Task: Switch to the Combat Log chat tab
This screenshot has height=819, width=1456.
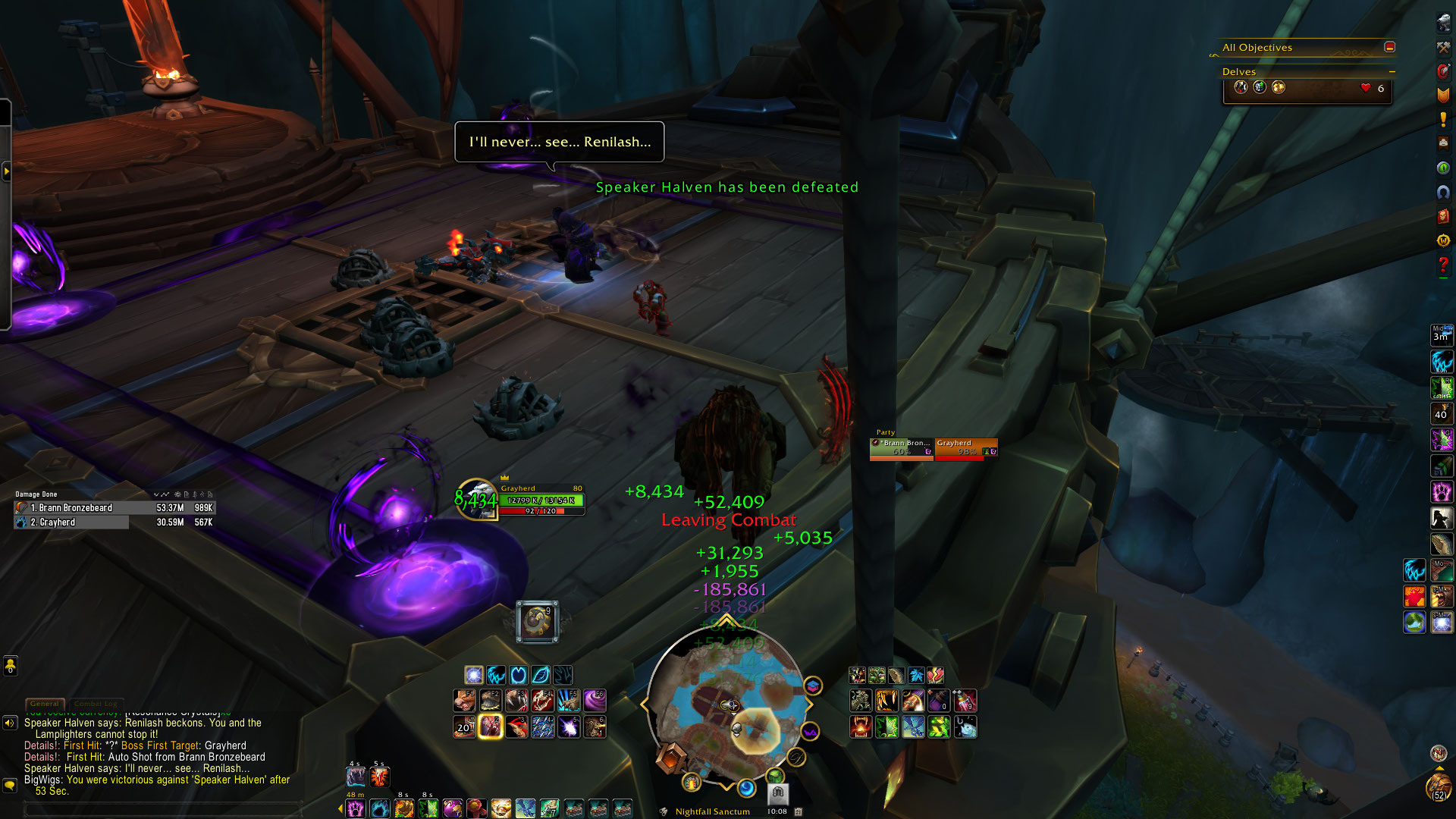Action: click(x=96, y=704)
